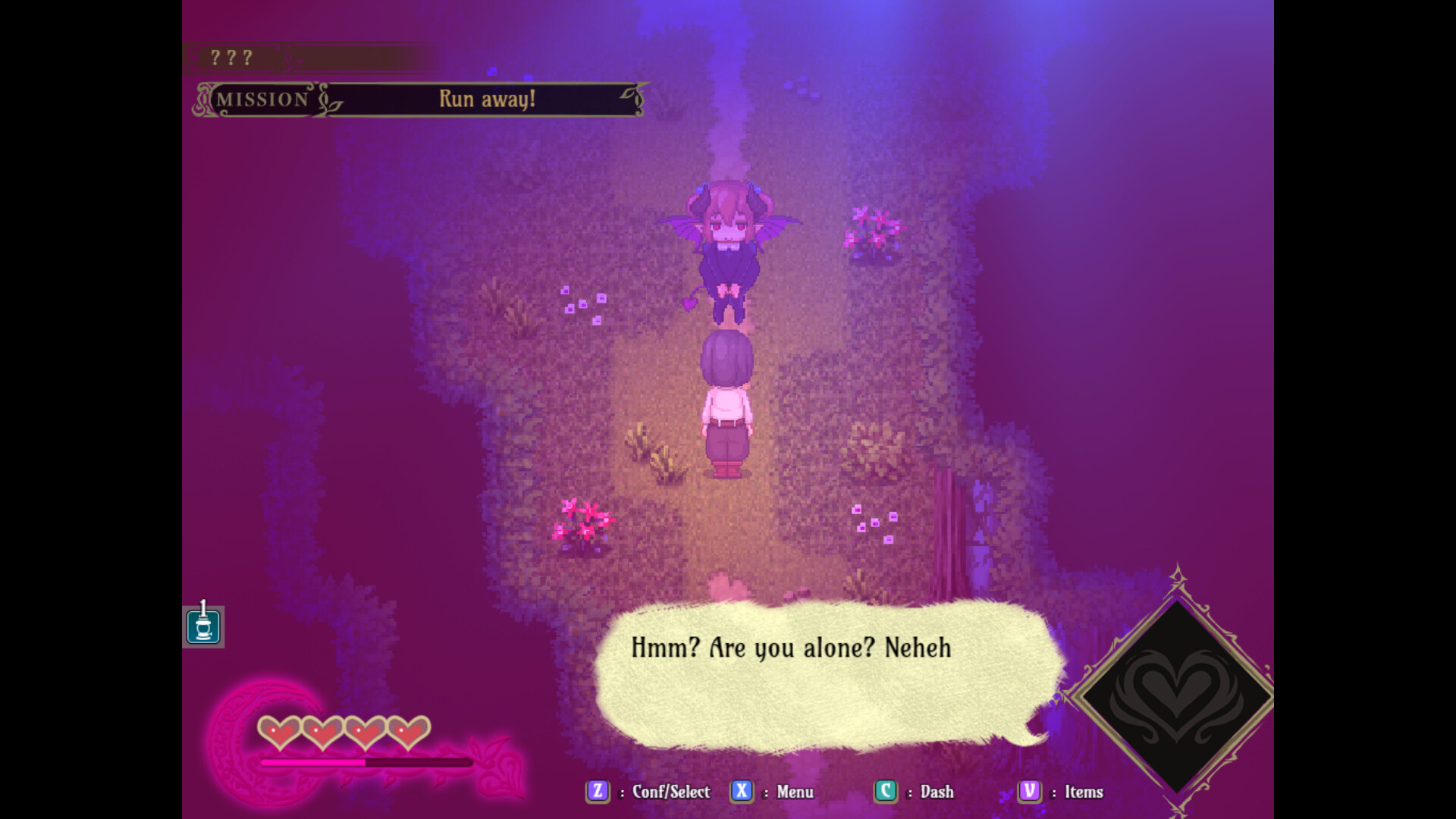Tap the teal C Dash key icon
This screenshot has width=1456, height=819.
click(x=885, y=792)
